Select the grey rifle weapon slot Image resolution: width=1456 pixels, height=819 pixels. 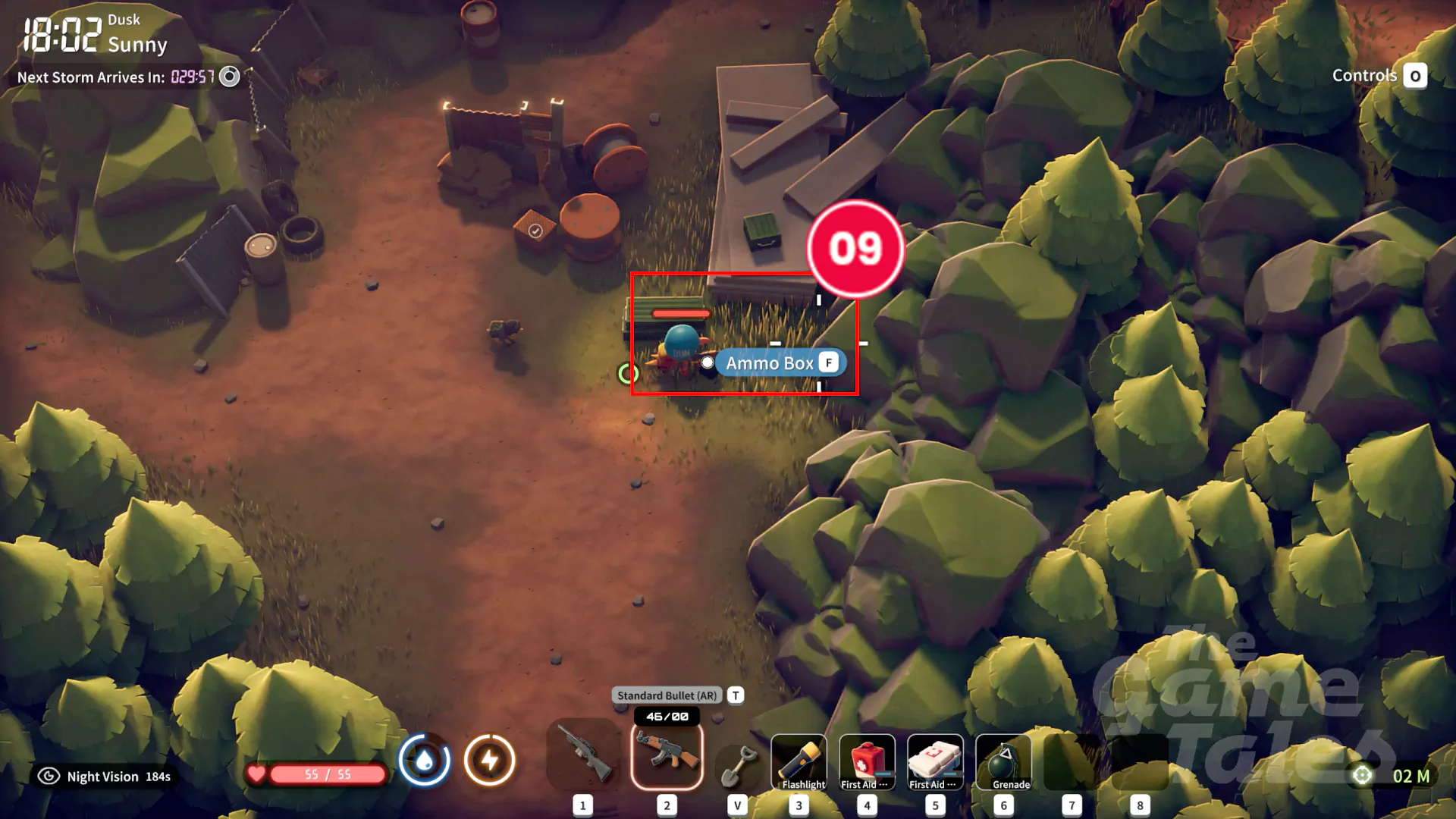tap(583, 755)
